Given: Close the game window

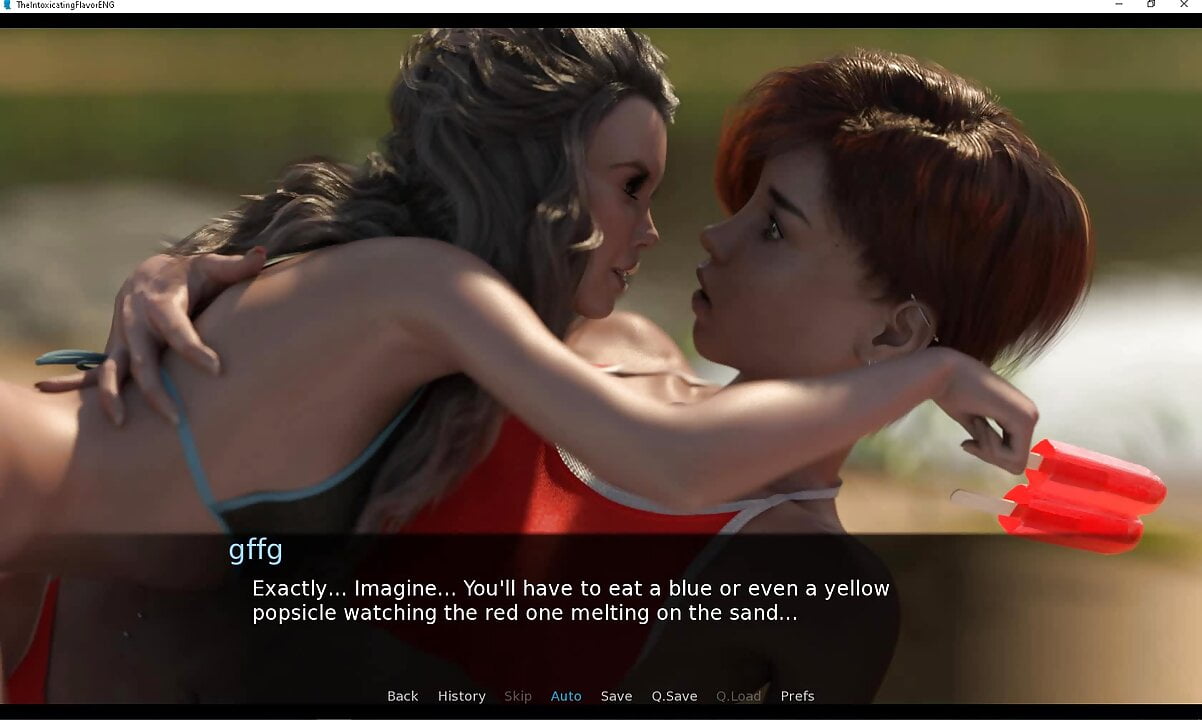Looking at the screenshot, I should point(1185,5).
